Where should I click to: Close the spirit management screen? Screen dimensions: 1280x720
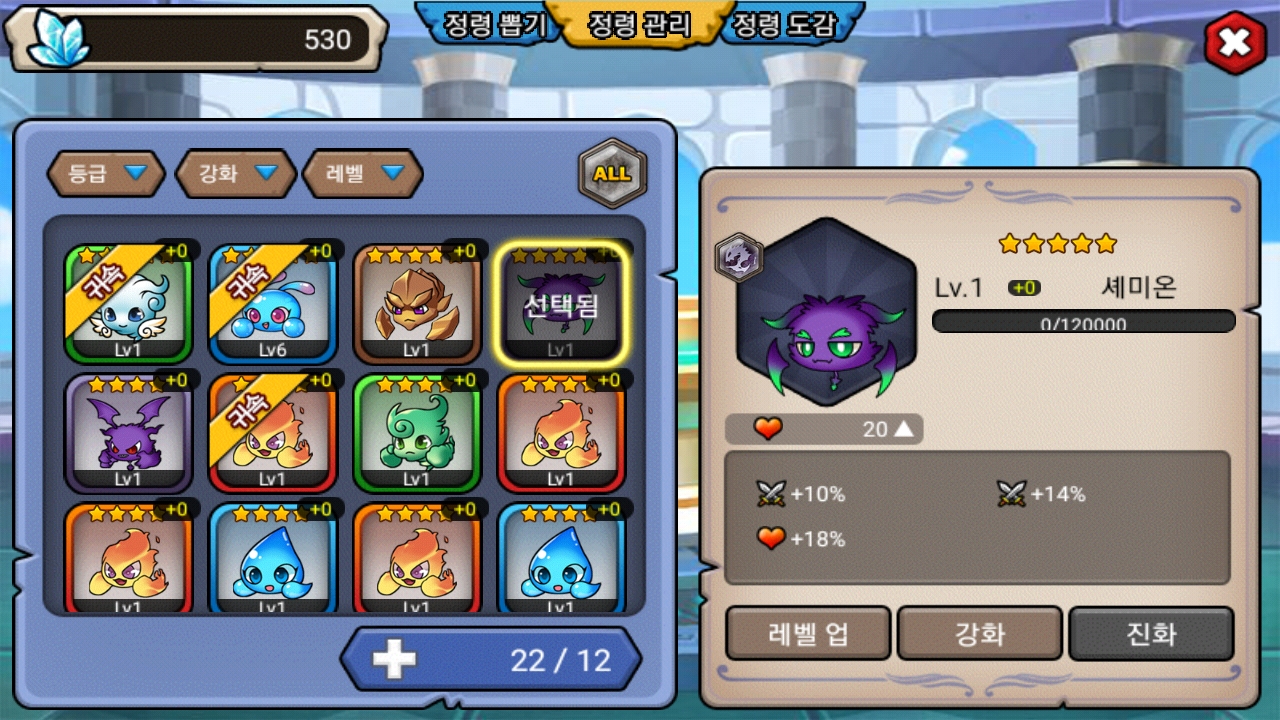coord(1235,43)
